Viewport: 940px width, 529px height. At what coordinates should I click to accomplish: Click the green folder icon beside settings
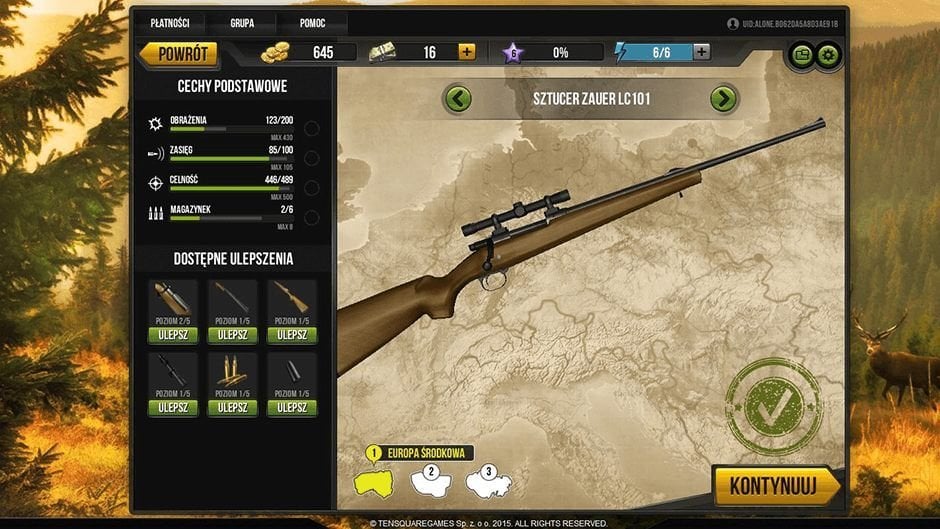coord(802,54)
